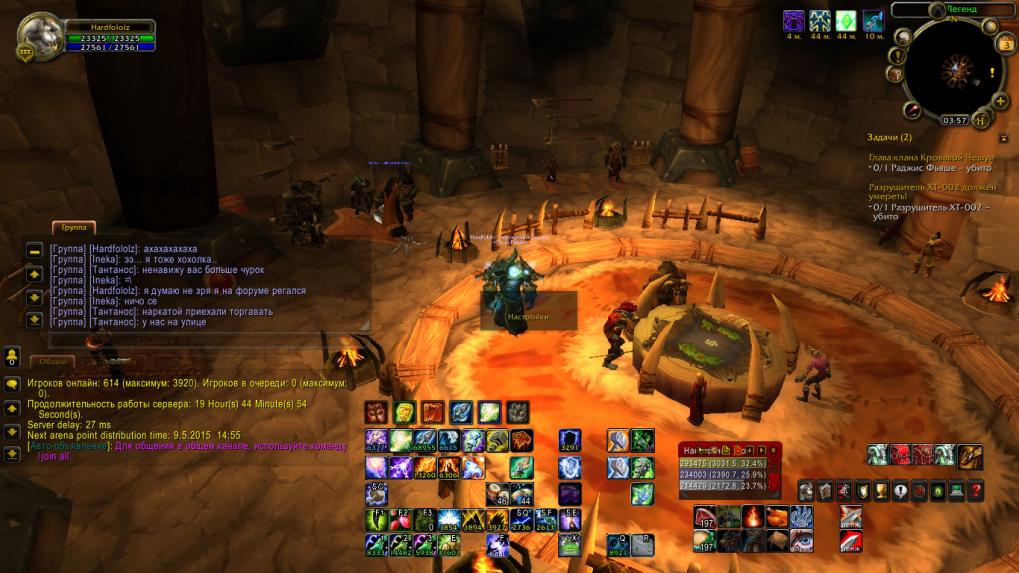Image resolution: width=1019 pixels, height=573 pixels.
Task: Close the damage meter window
Action: point(773,451)
